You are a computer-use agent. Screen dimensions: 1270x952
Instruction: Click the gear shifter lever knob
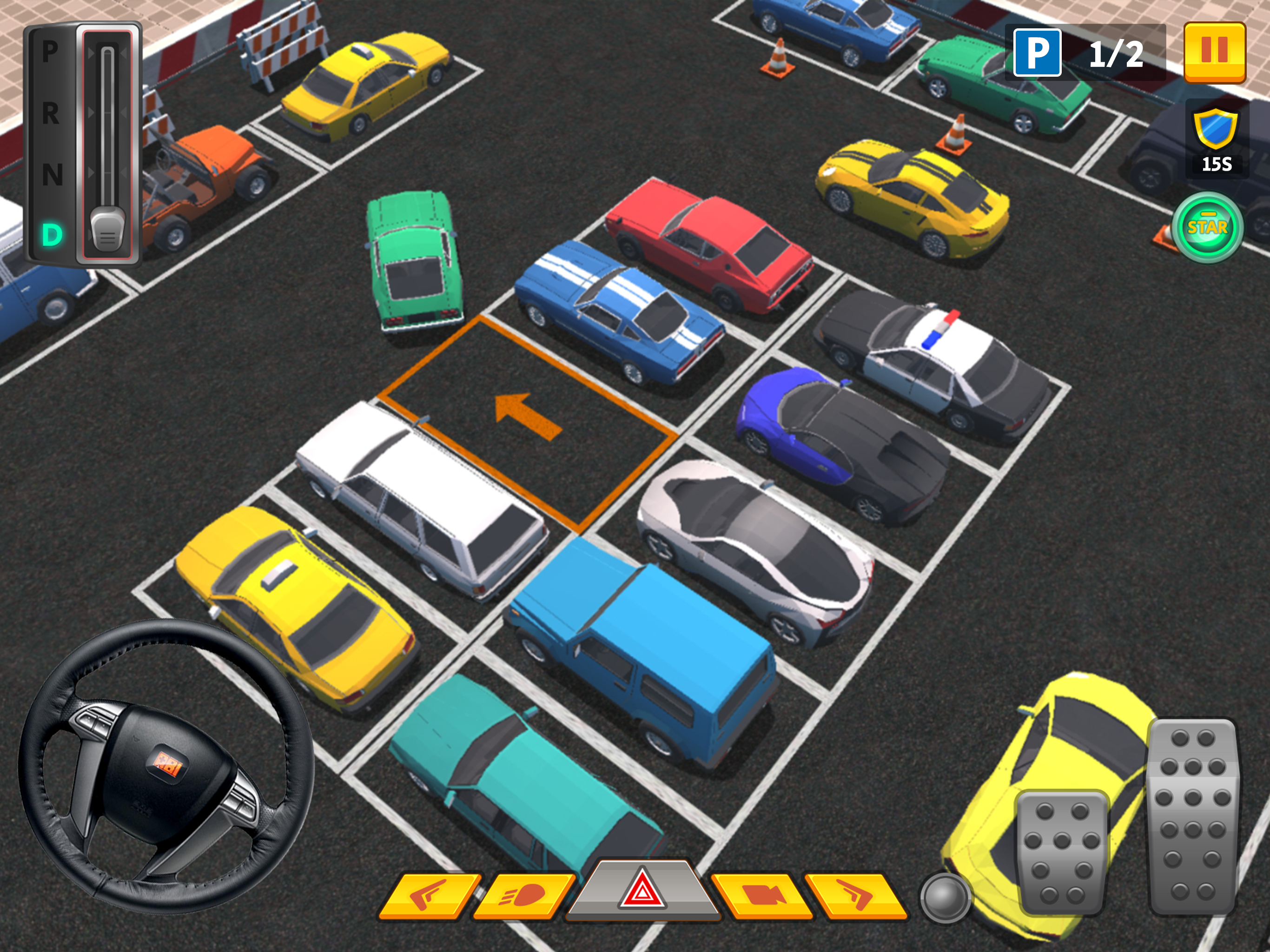pyautogui.click(x=107, y=230)
